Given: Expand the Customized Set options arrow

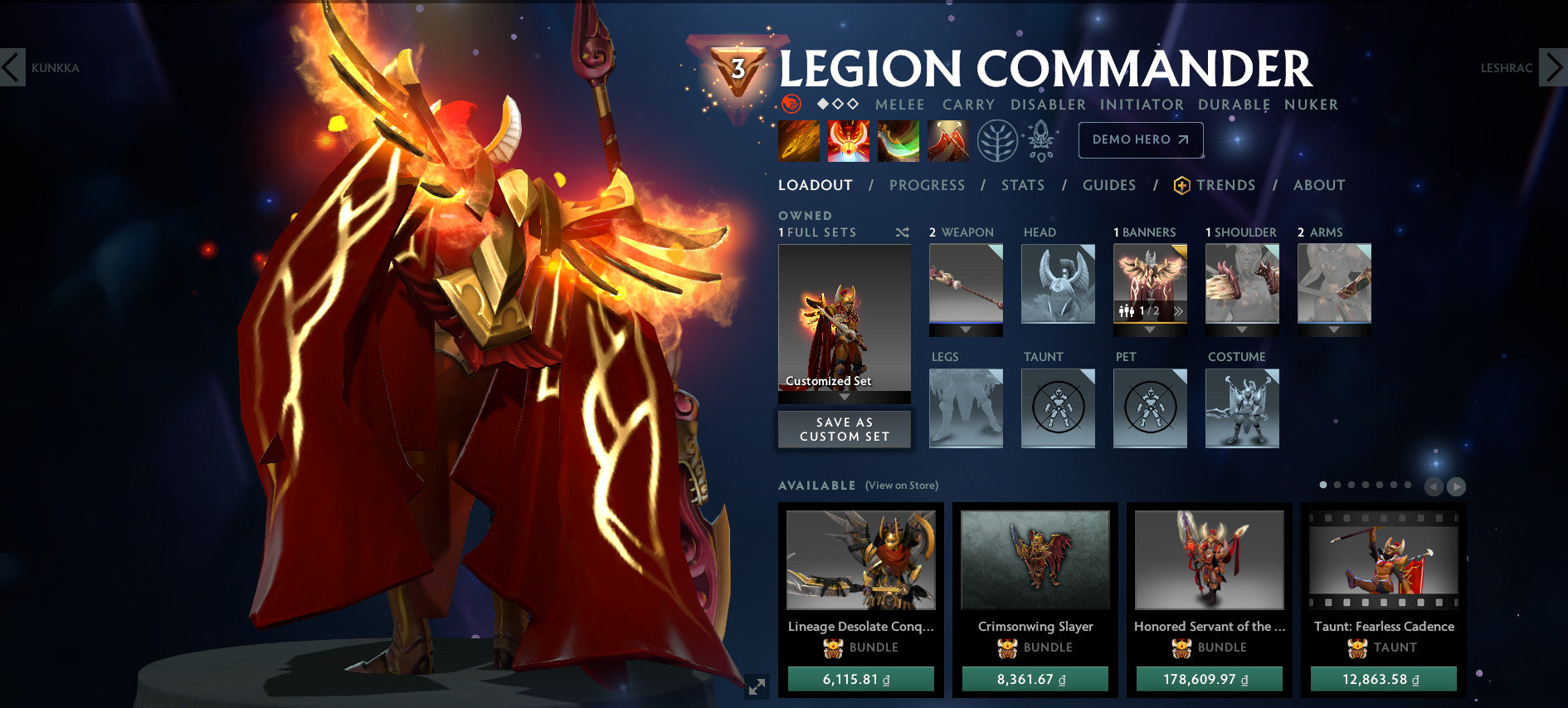Looking at the screenshot, I should coord(844,398).
